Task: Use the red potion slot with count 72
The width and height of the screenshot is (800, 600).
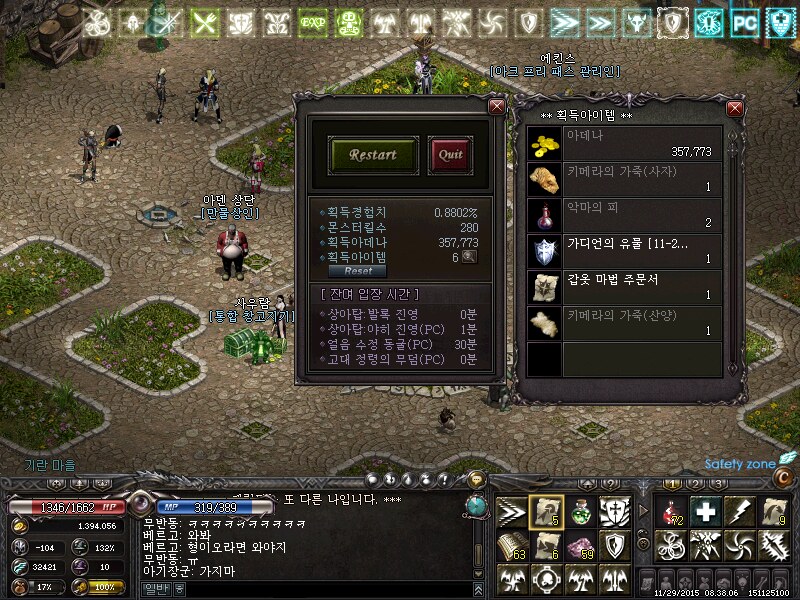Action: point(671,512)
